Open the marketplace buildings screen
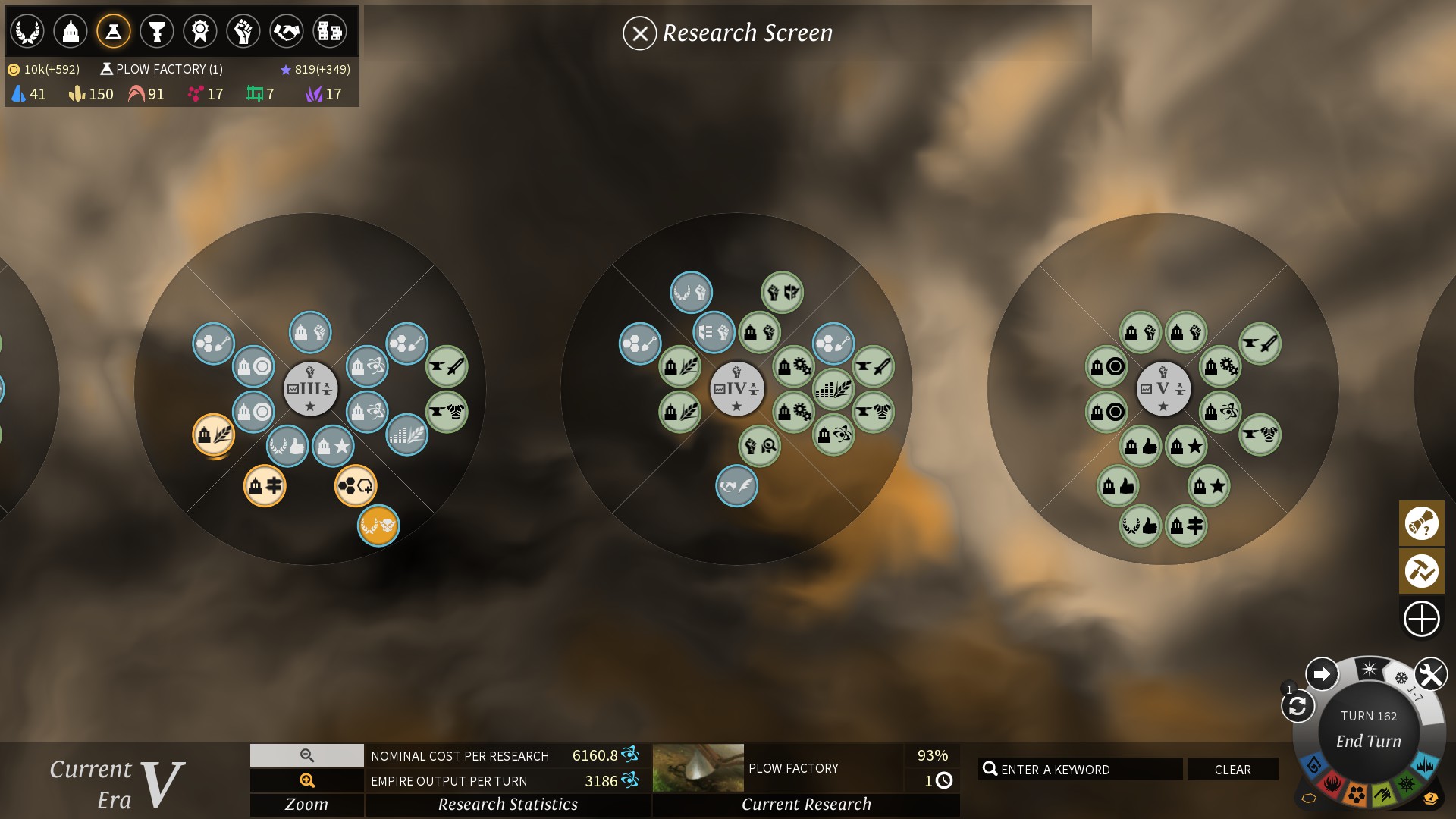 [x=330, y=31]
